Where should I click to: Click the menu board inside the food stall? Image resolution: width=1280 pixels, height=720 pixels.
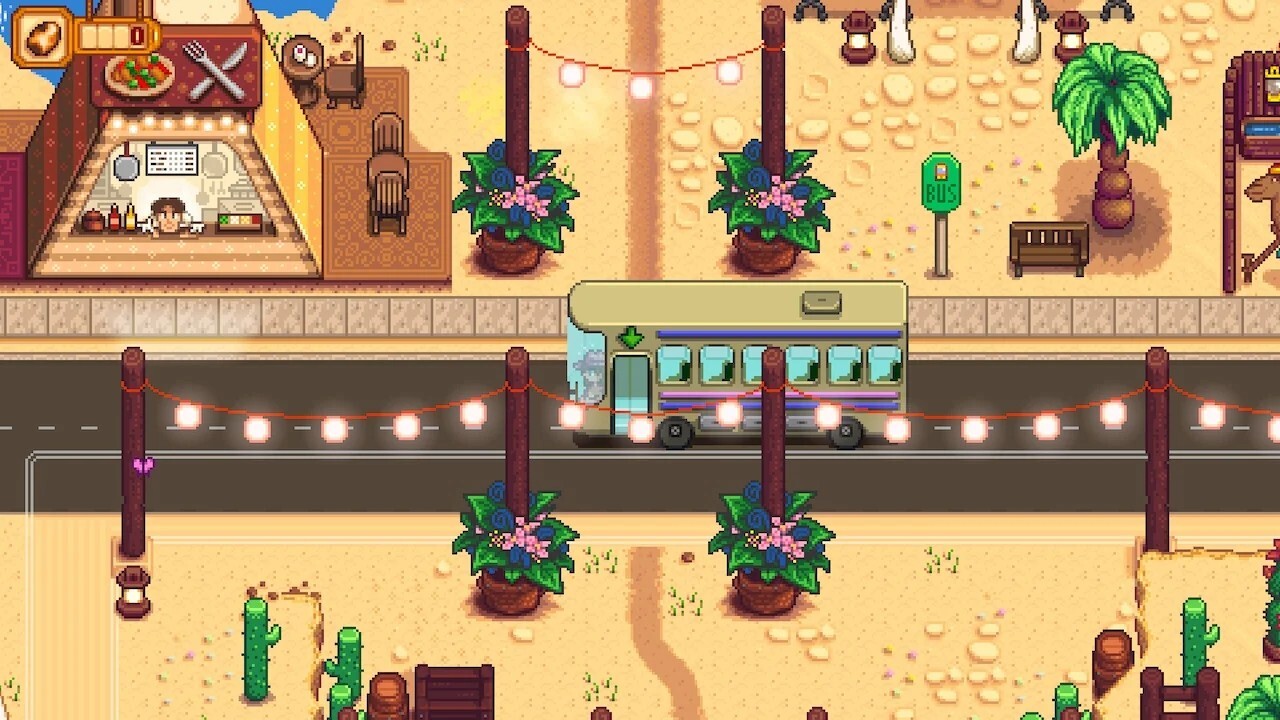pyautogui.click(x=170, y=158)
